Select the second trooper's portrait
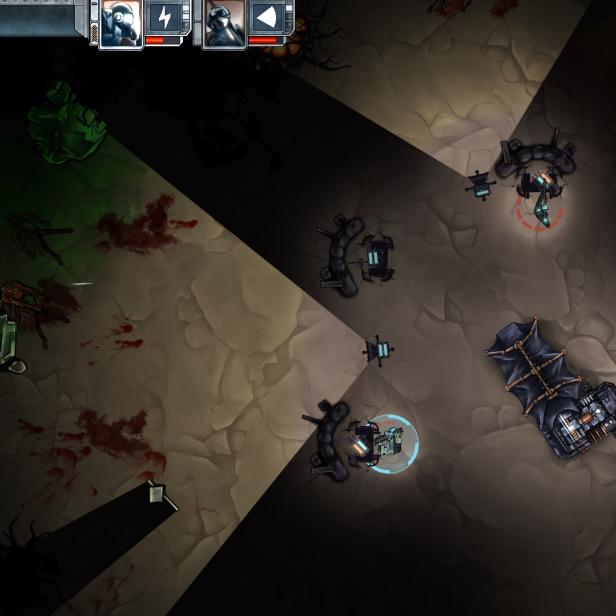Screen dimensions: 616x616 pos(223,21)
